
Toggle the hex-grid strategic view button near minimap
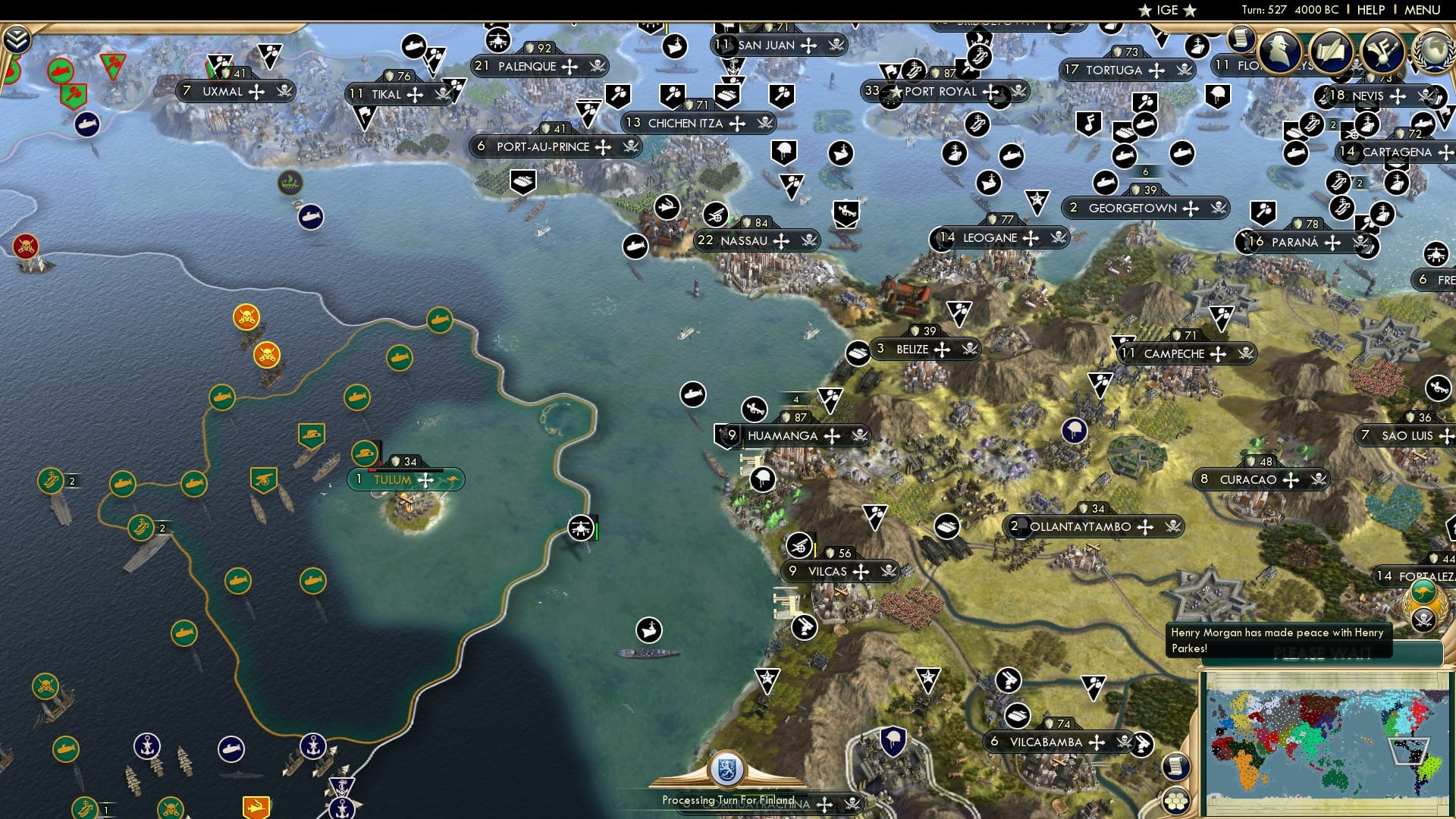pos(1176,801)
